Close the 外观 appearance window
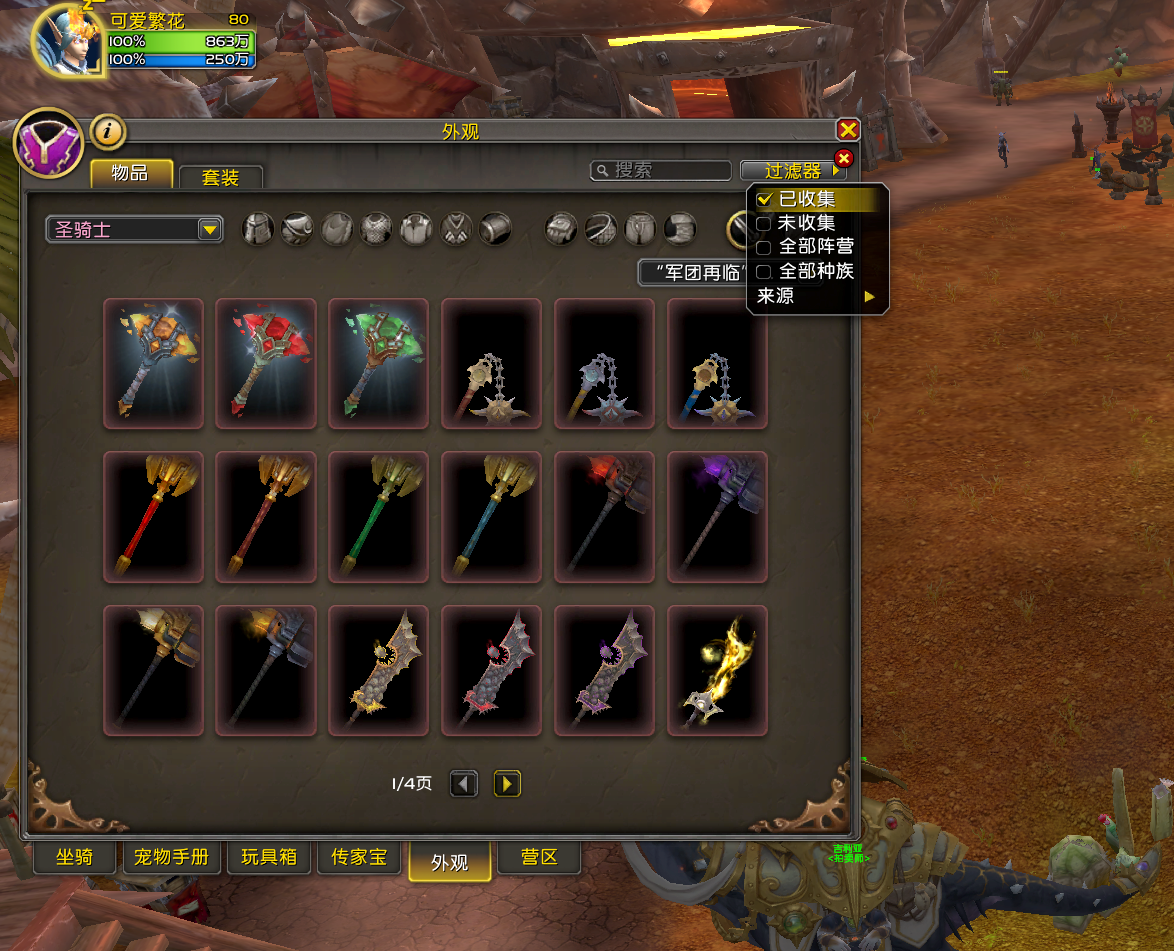Viewport: 1174px width, 951px height. (848, 130)
